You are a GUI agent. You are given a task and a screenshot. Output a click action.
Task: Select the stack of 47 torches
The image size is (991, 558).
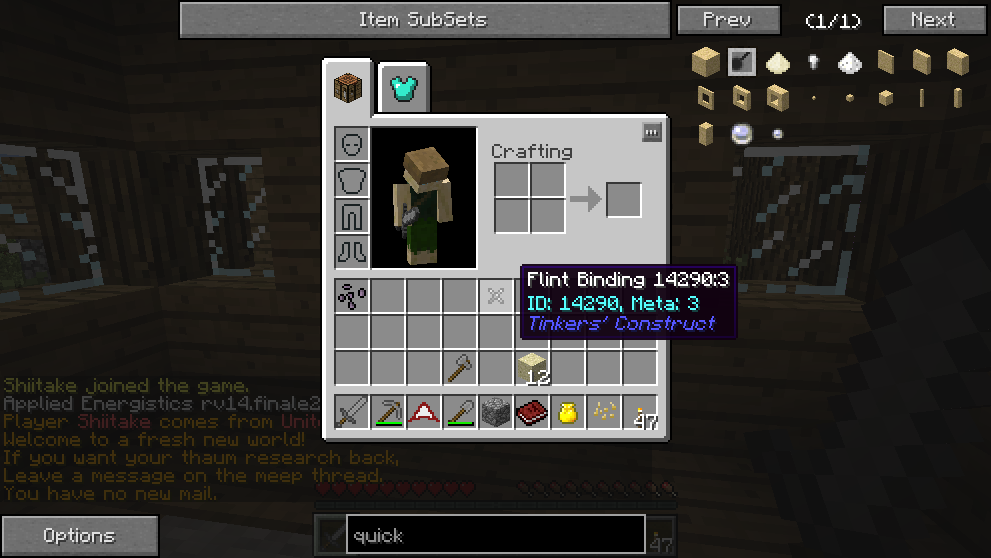[x=640, y=413]
